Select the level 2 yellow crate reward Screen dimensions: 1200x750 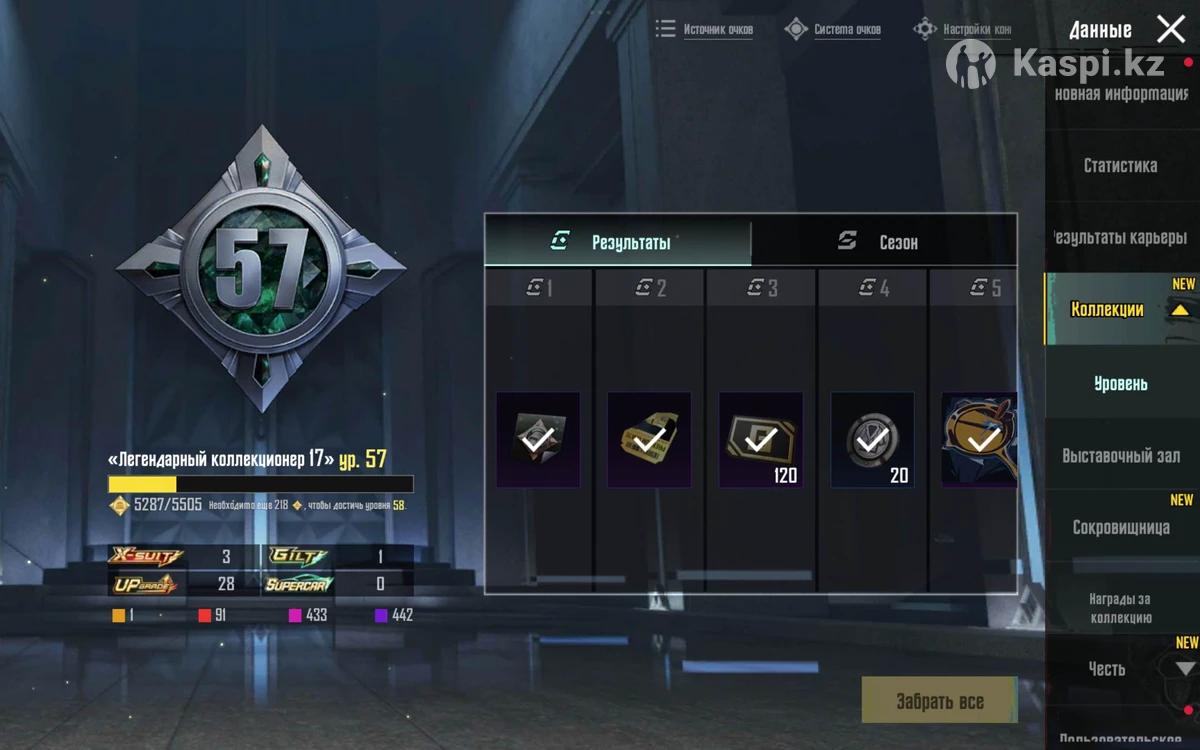click(649, 440)
